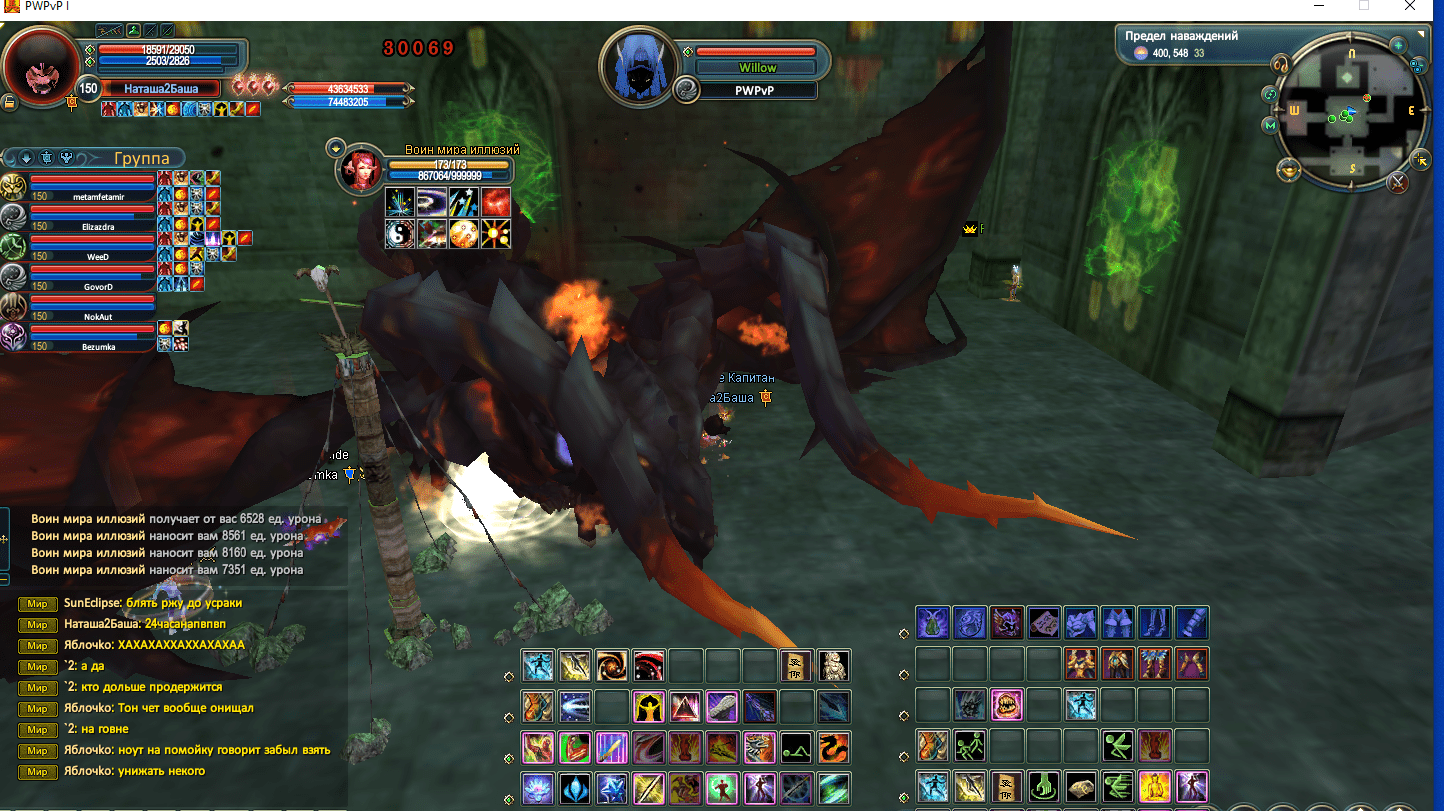Viewport: 1444px width, 811px height.
Task: Click the Willow target portrait
Action: pos(639,67)
